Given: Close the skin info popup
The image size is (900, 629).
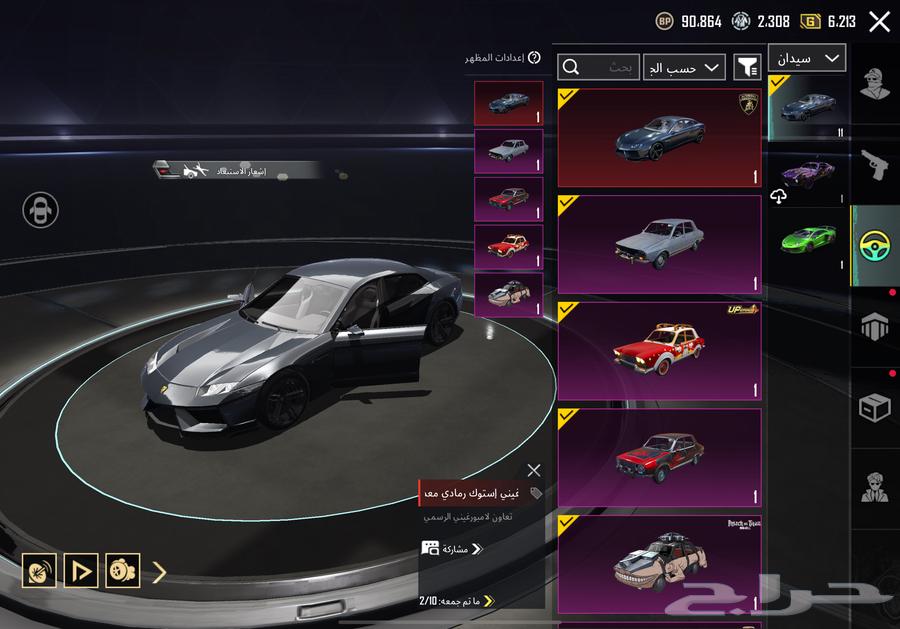Looking at the screenshot, I should click(x=534, y=470).
